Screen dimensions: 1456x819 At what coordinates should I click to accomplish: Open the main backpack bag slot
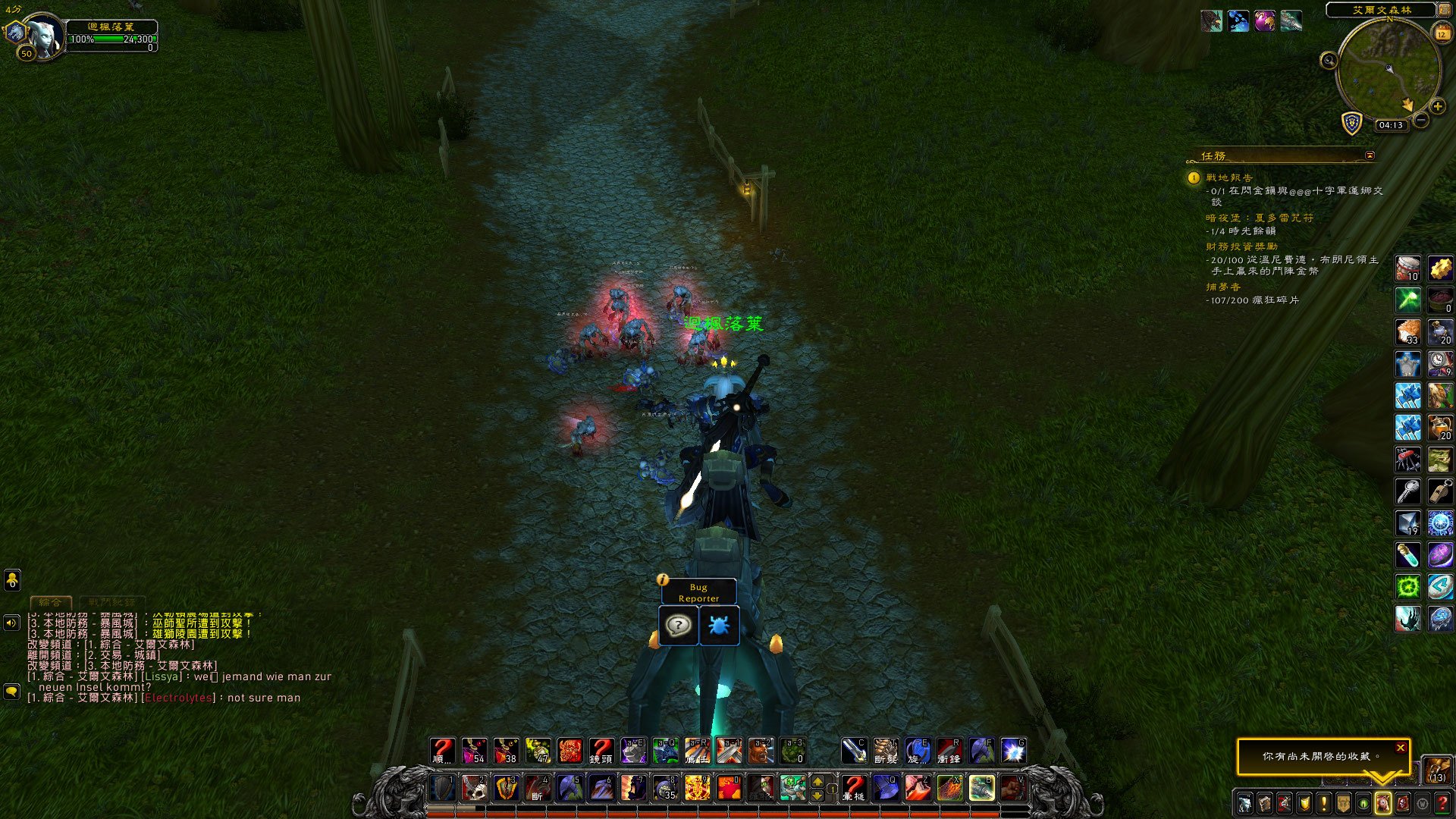coord(1436,769)
